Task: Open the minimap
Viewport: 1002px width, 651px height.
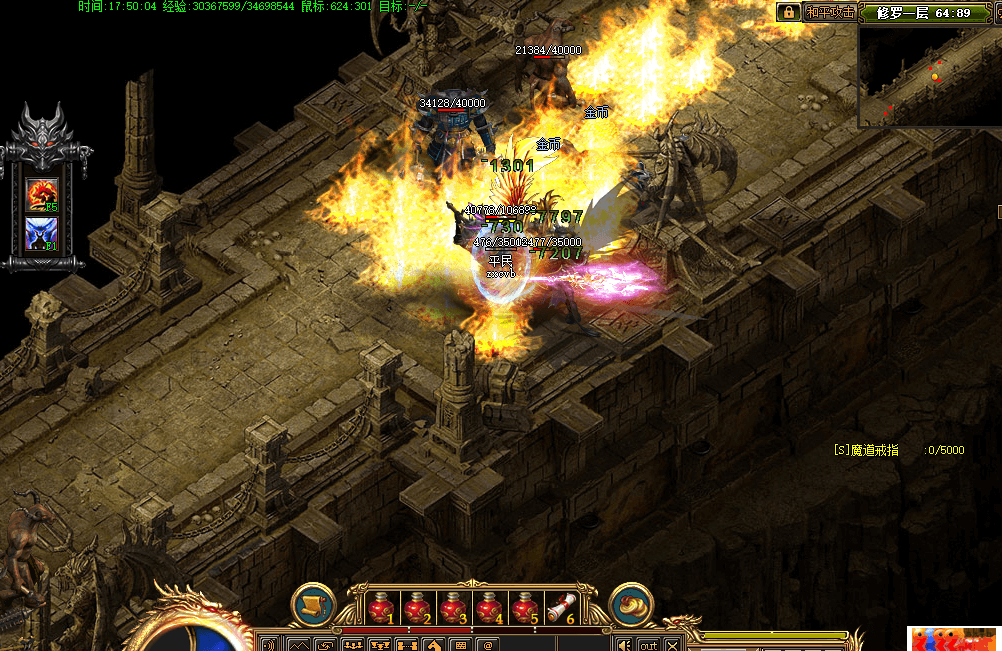Action: coord(930,75)
